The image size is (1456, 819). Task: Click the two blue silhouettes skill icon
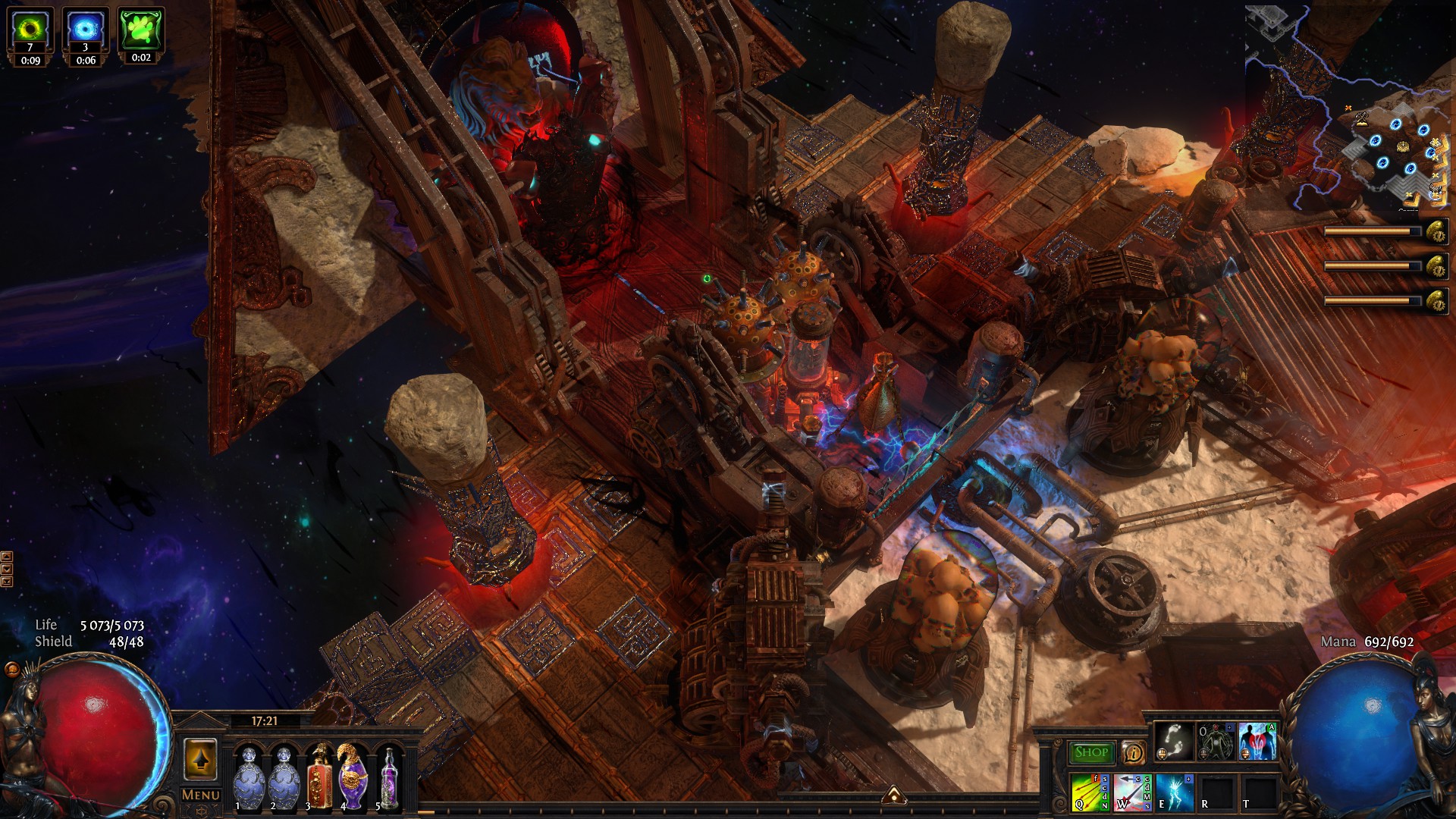pyautogui.click(x=1257, y=742)
